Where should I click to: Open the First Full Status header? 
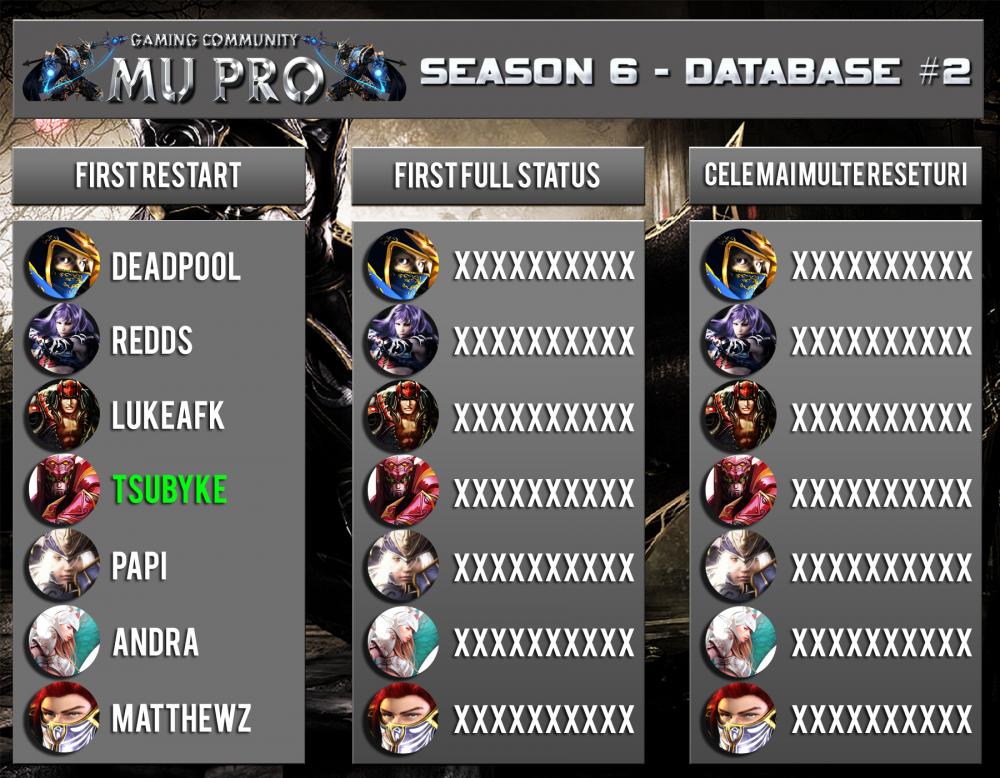pos(497,176)
